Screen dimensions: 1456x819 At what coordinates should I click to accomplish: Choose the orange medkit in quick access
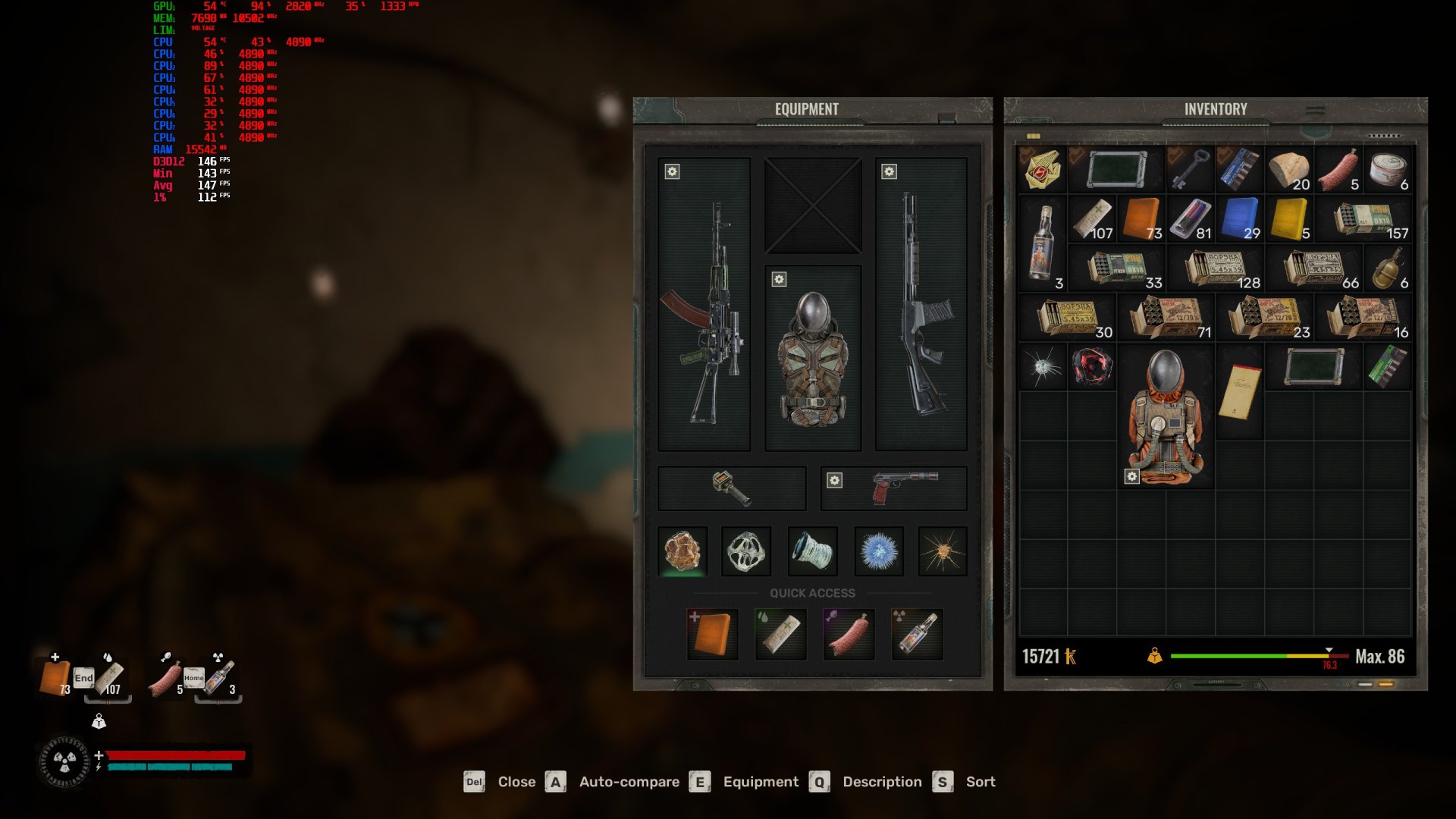(712, 634)
